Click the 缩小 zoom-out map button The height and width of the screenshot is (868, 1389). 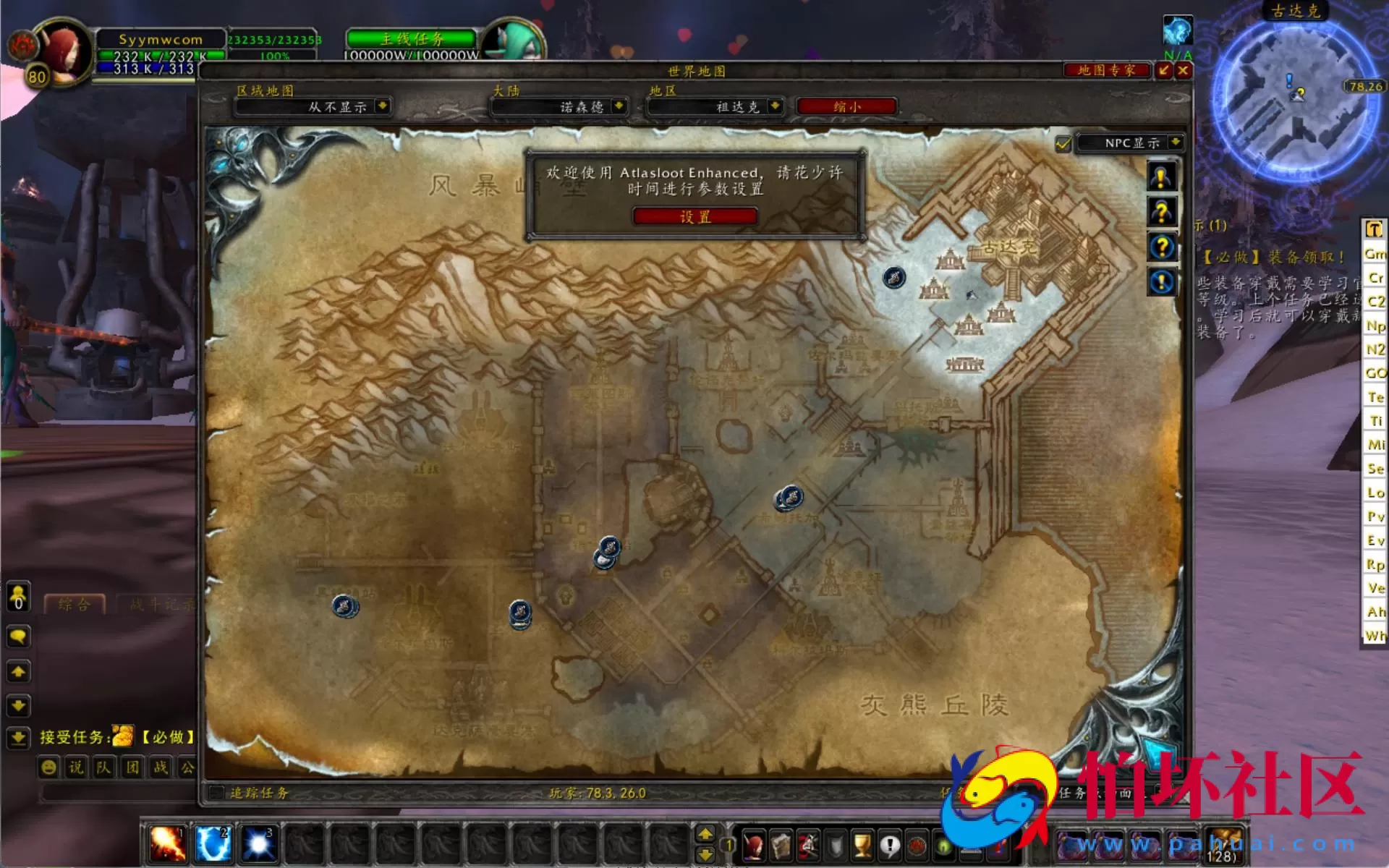[848, 106]
